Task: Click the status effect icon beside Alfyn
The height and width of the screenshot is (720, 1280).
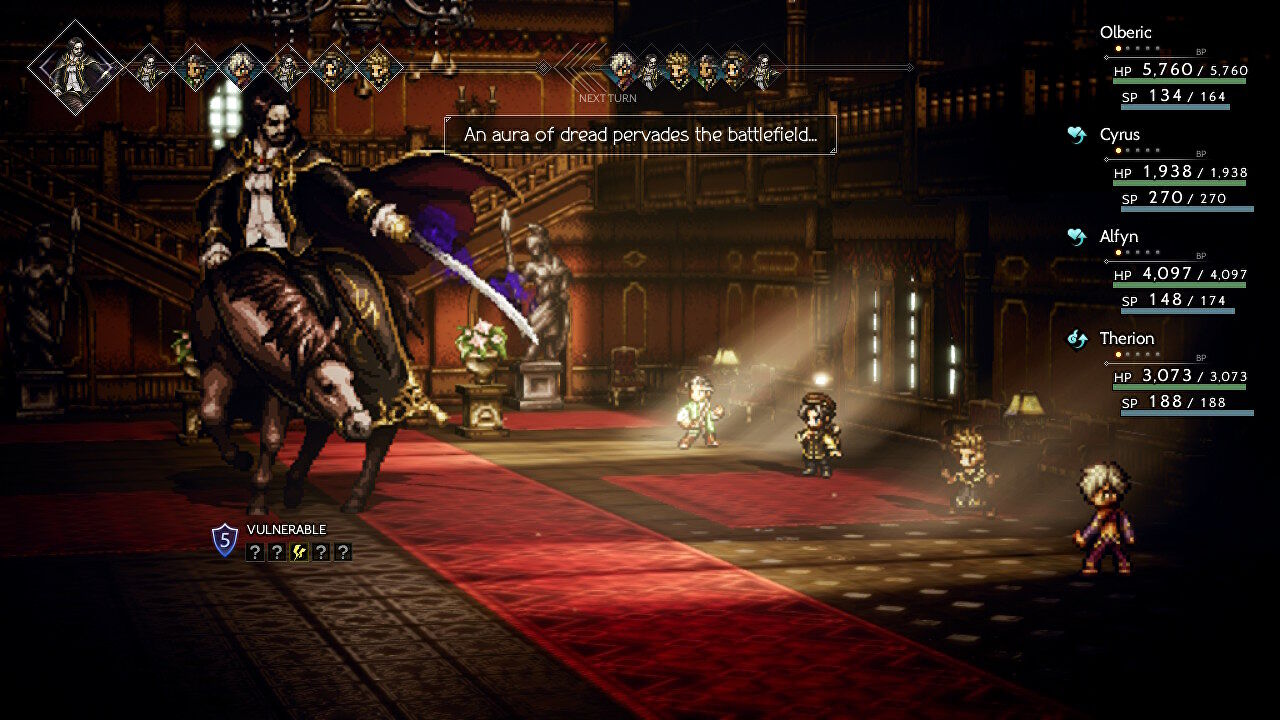Action: click(1077, 237)
